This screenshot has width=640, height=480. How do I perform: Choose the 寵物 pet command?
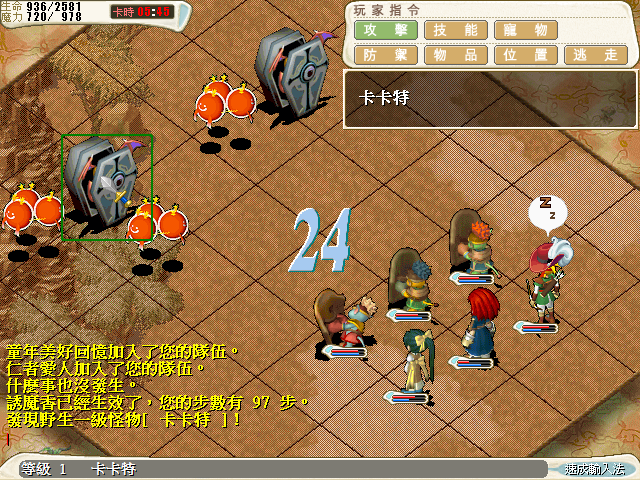click(x=525, y=30)
